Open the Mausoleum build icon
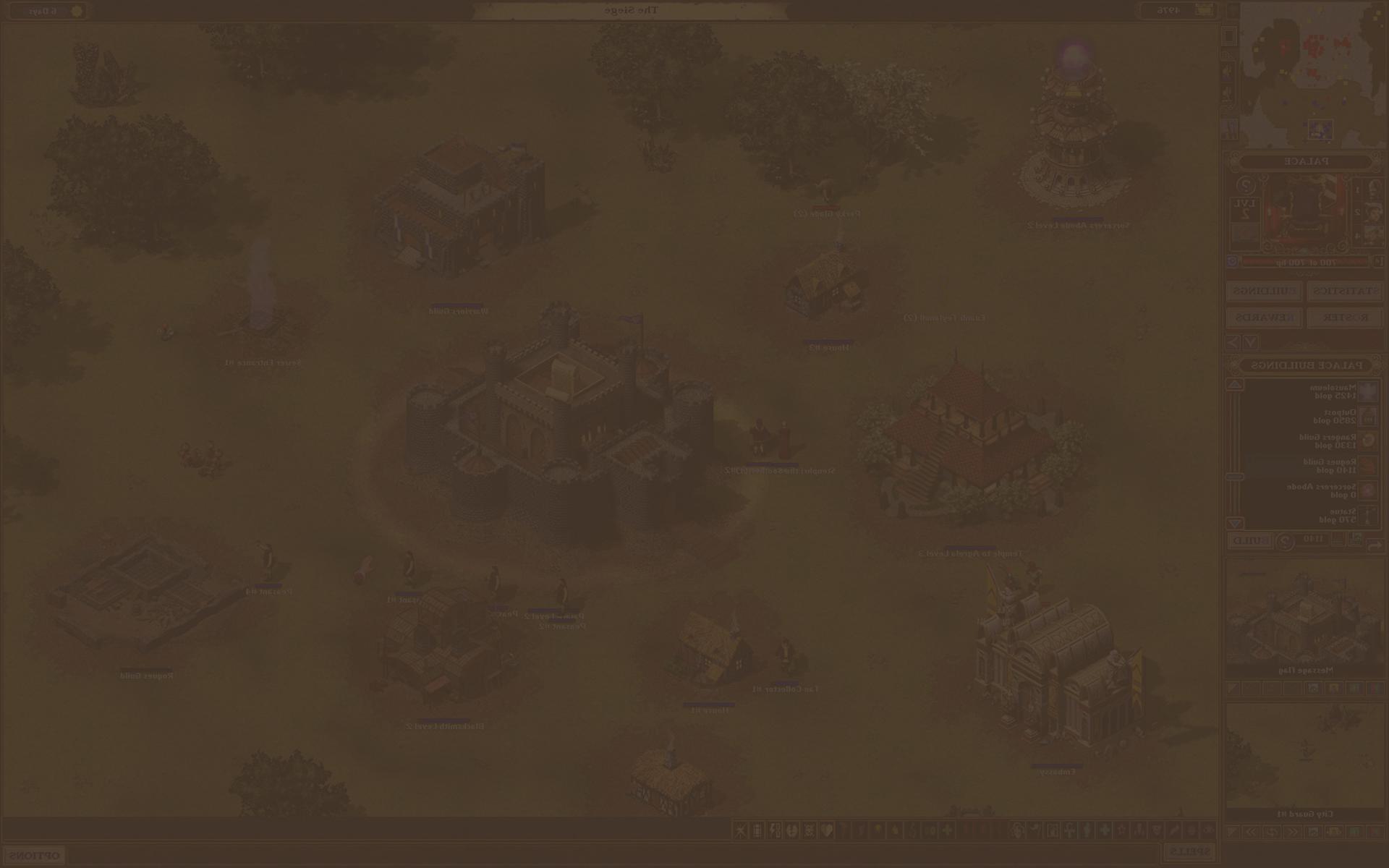Image resolution: width=1389 pixels, height=868 pixels. (x=1368, y=391)
